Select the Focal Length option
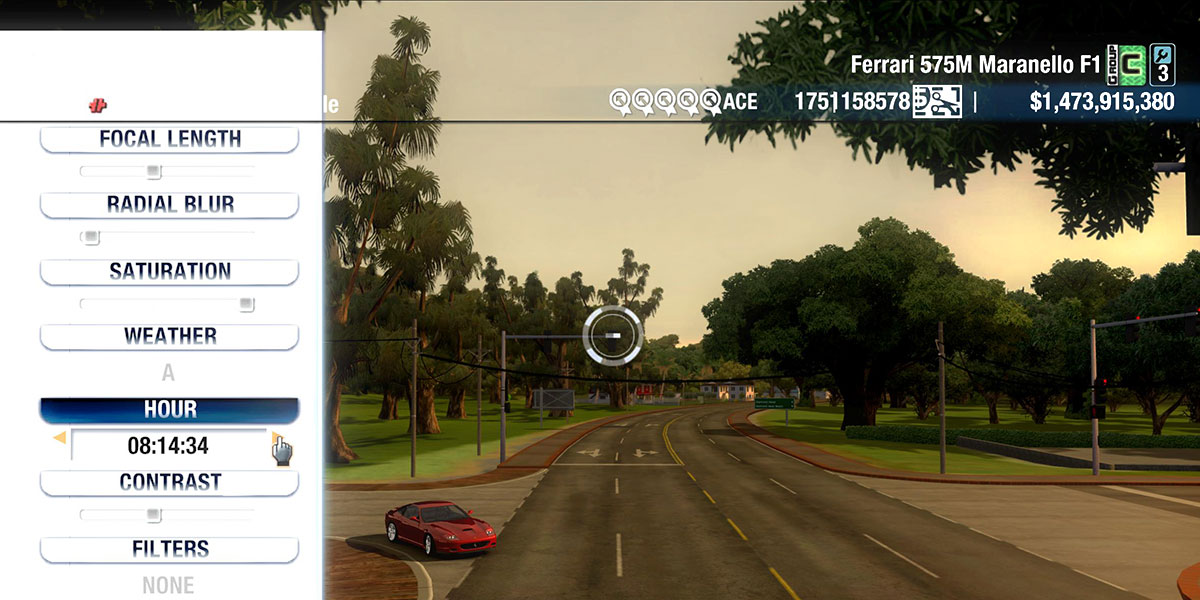Image resolution: width=1200 pixels, height=600 pixels. 169,140
